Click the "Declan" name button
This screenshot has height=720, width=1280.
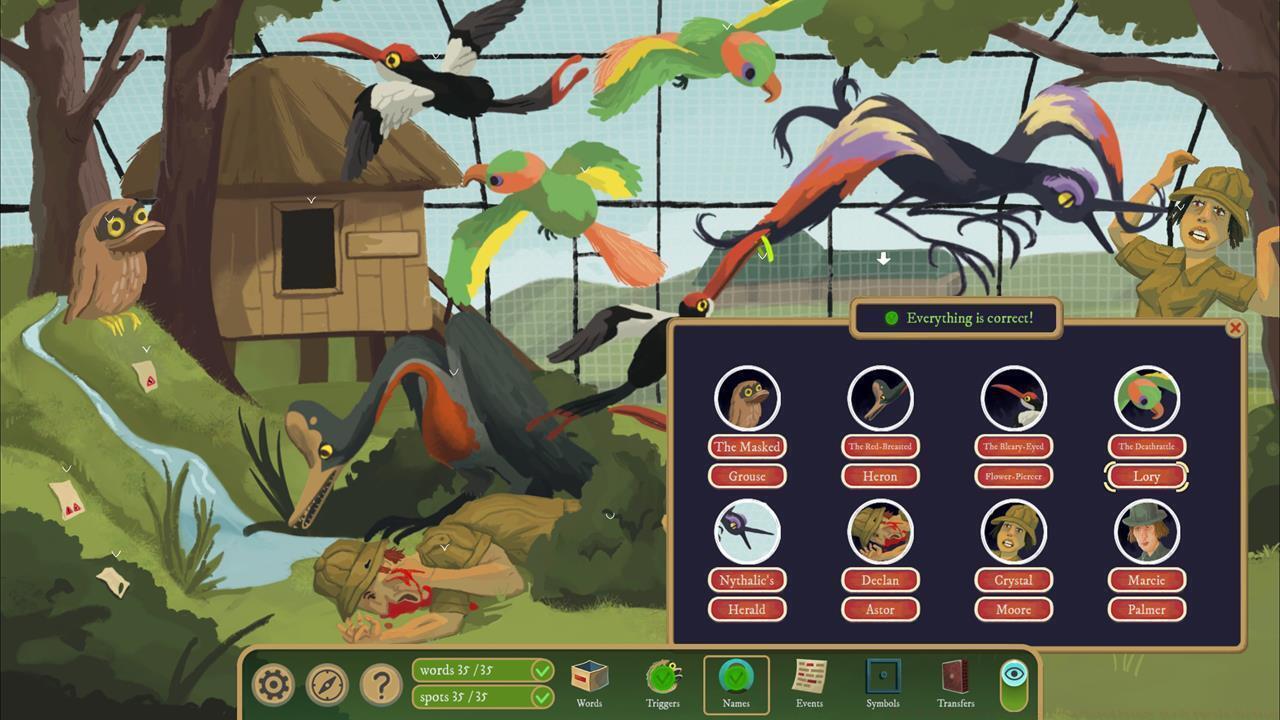880,580
